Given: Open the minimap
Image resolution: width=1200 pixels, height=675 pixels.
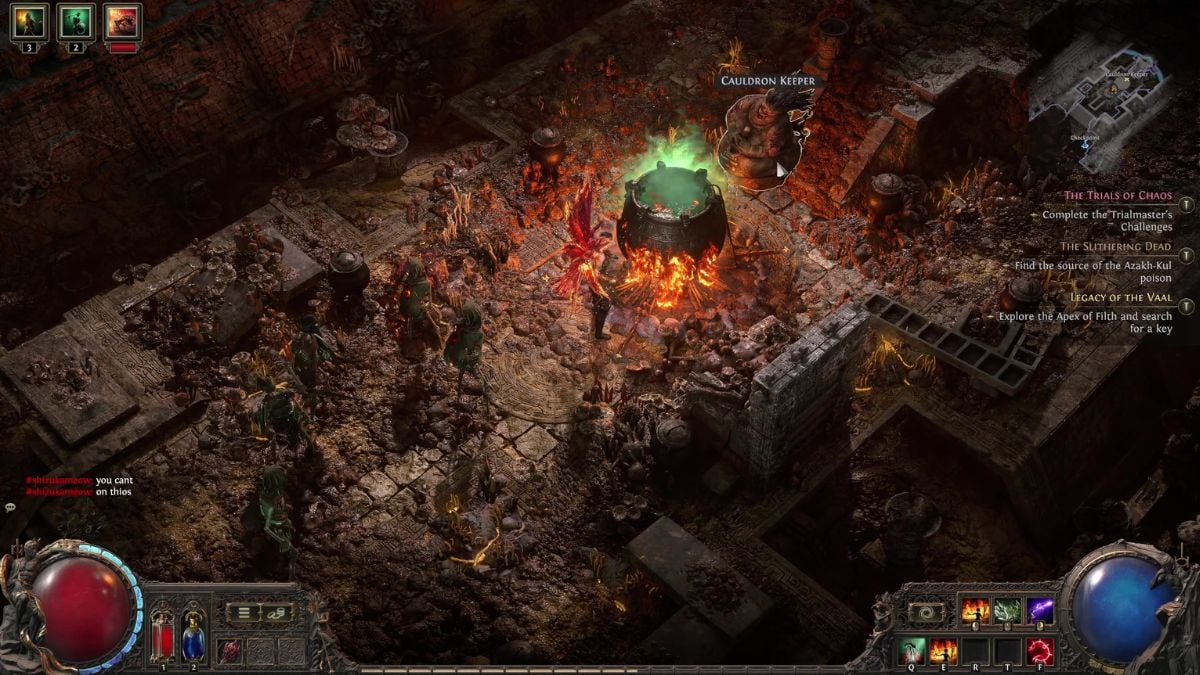Looking at the screenshot, I should point(1112,110).
